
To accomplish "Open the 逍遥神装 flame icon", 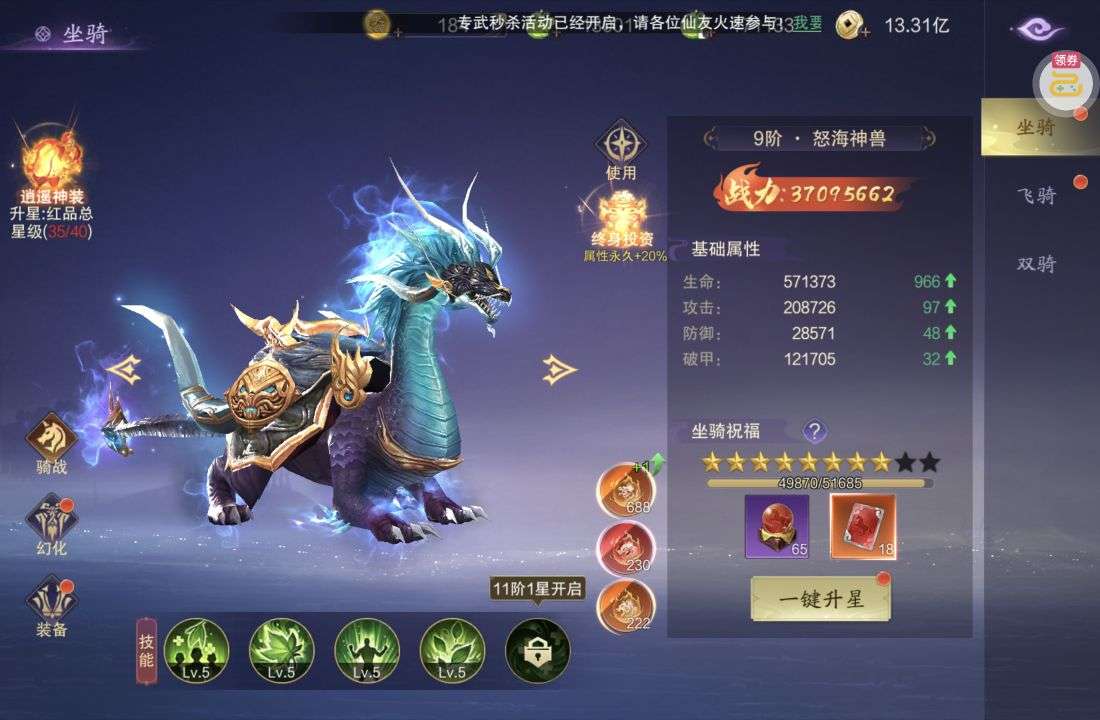I will [x=51, y=160].
